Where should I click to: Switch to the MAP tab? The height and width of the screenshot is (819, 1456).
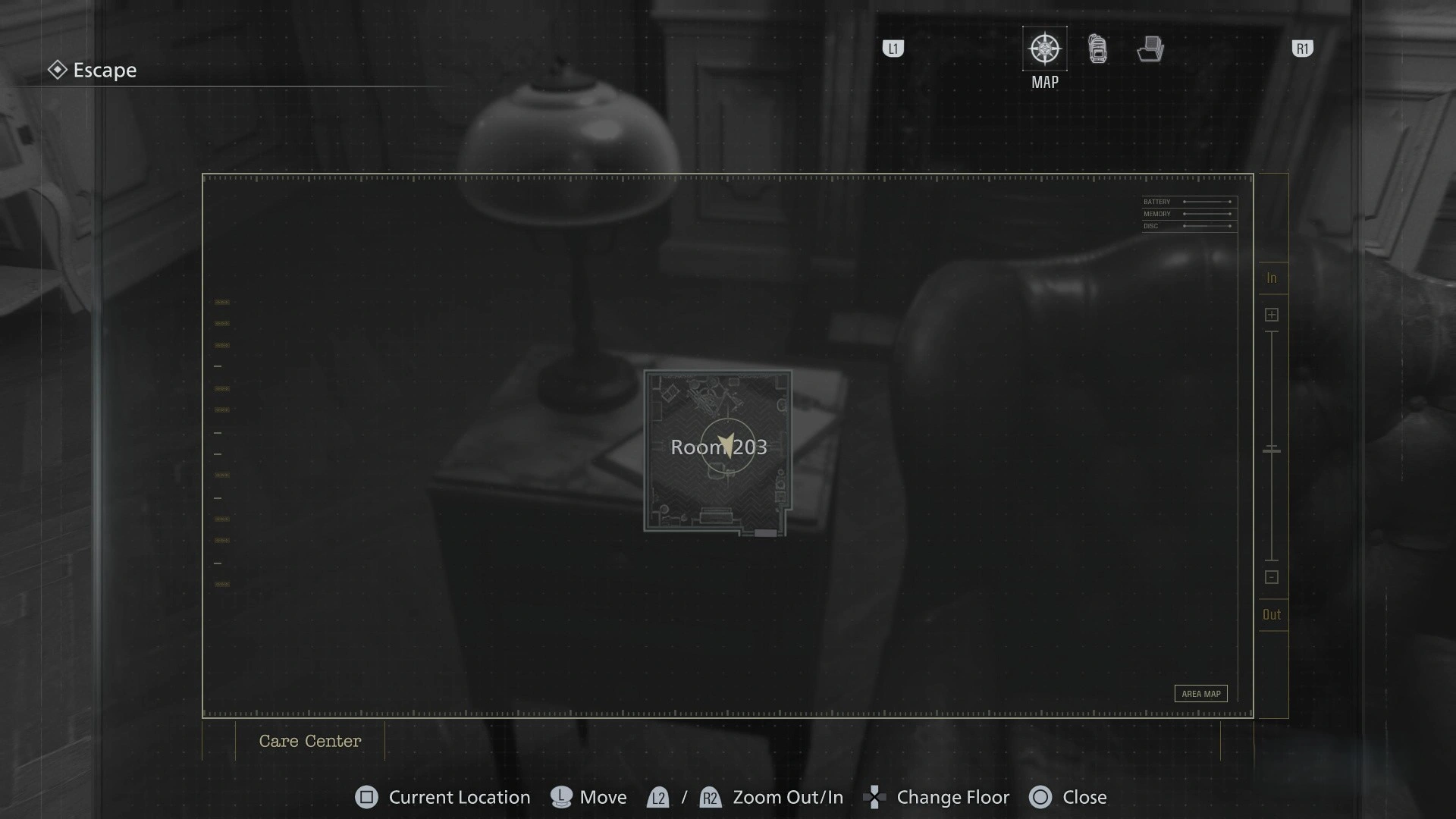click(1045, 61)
